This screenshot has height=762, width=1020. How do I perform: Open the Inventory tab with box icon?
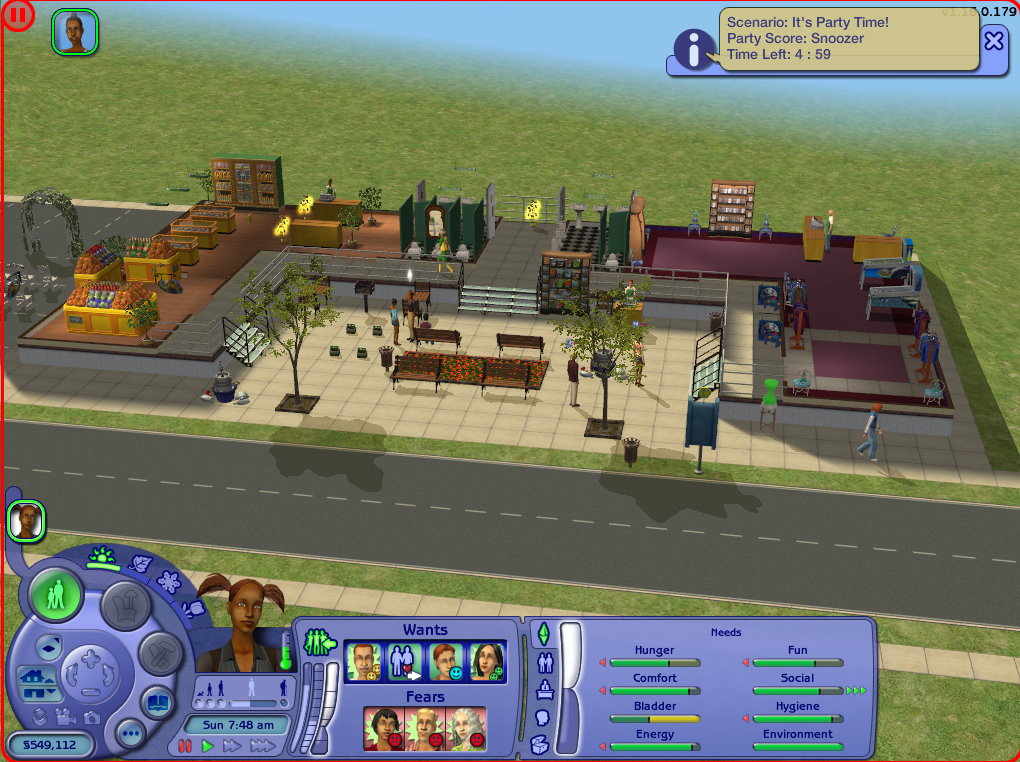pos(539,743)
